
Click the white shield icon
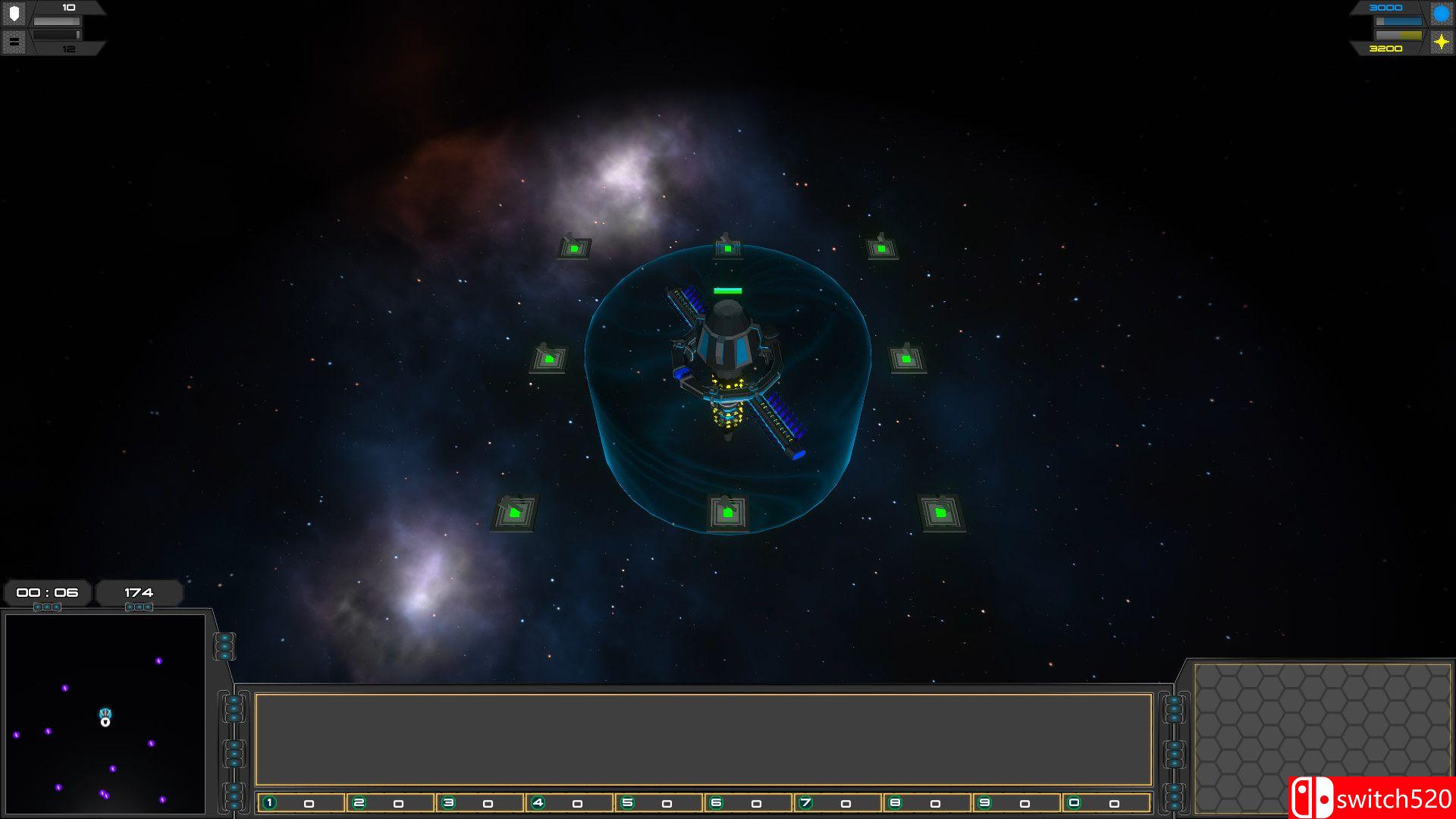[14, 14]
